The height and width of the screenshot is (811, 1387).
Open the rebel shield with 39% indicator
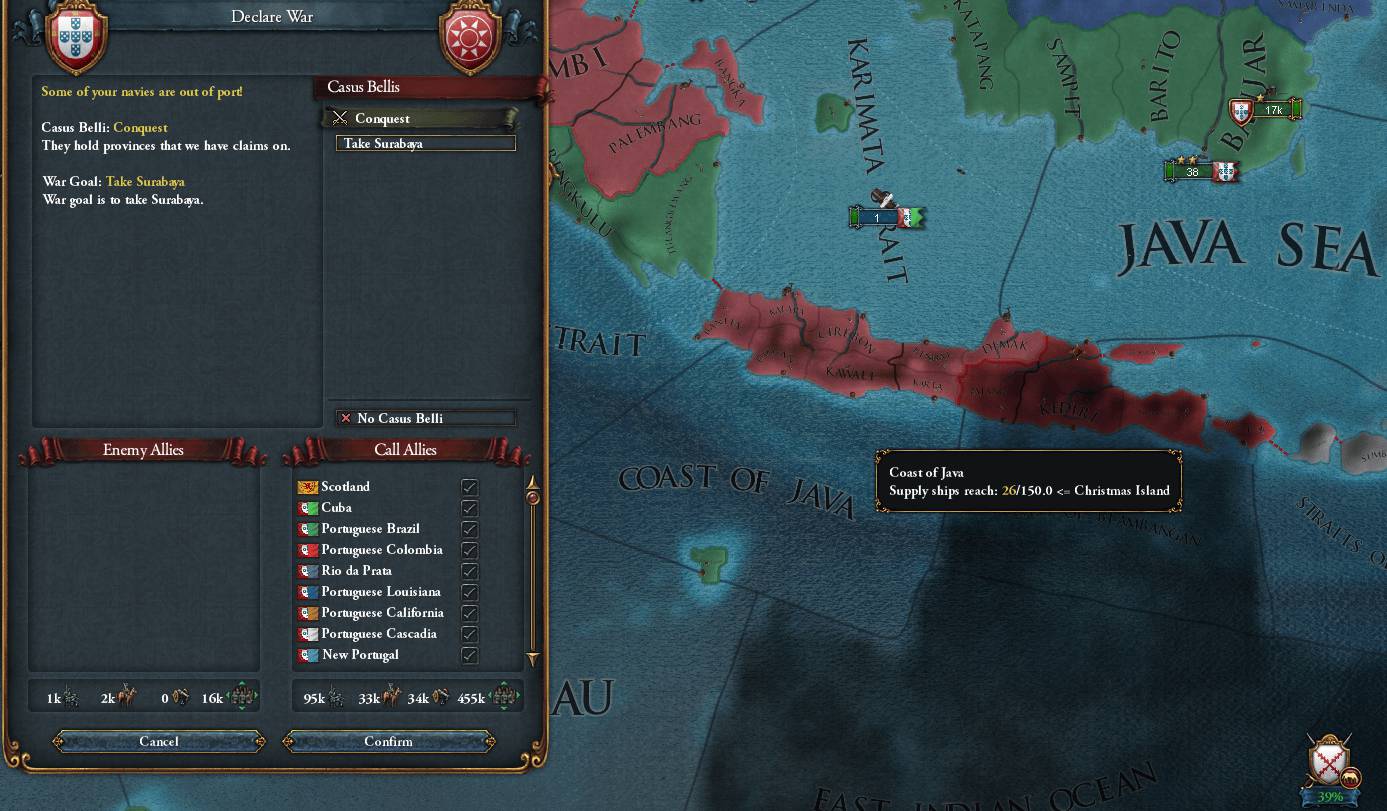coord(1329,761)
